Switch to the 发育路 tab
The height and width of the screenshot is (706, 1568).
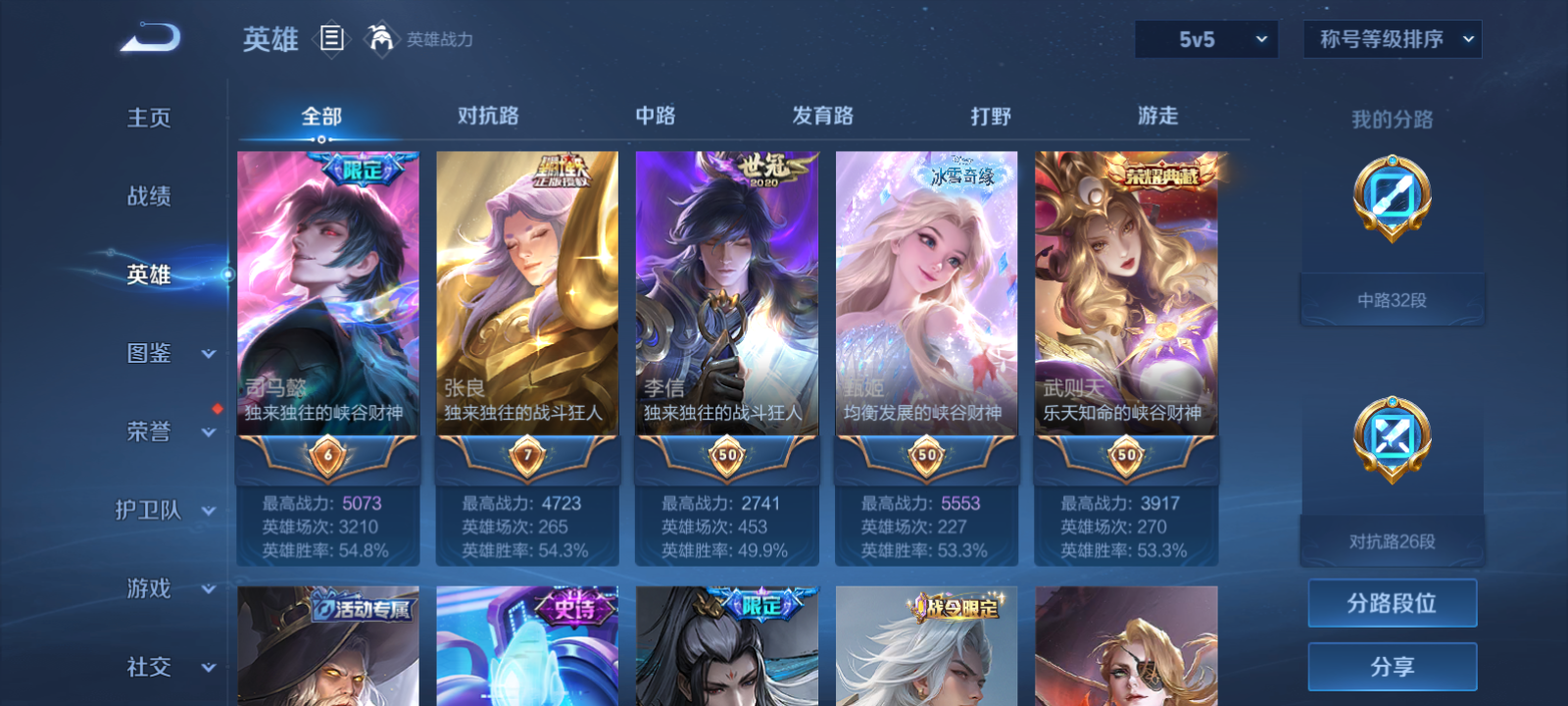click(824, 116)
